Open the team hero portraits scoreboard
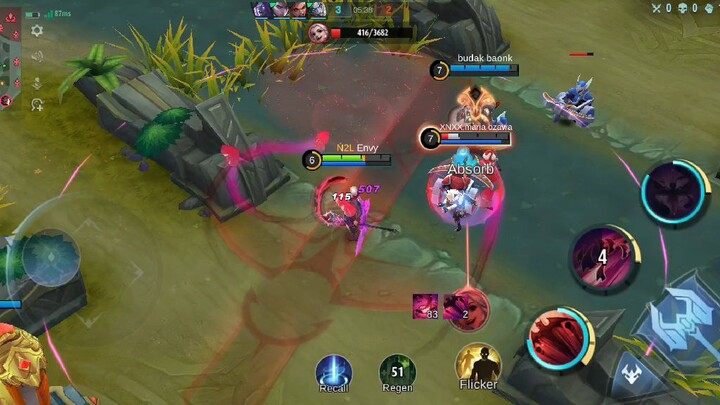Screen dimensions: 720x405 click(x=289, y=9)
